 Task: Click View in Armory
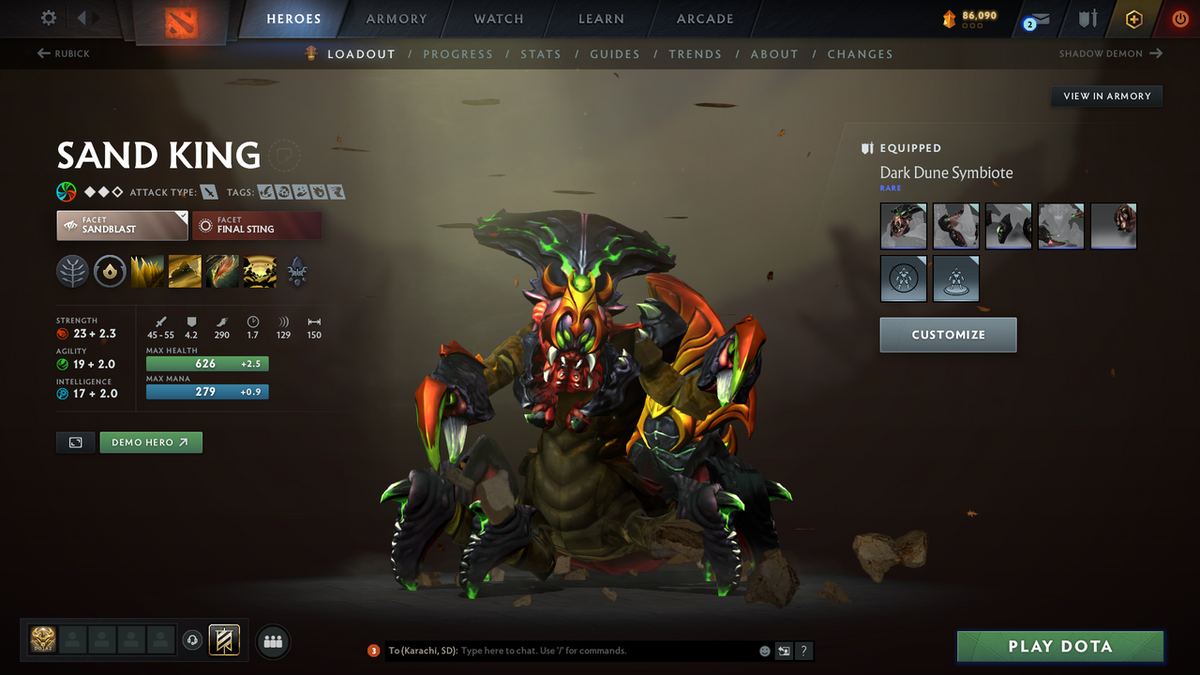coord(1107,96)
